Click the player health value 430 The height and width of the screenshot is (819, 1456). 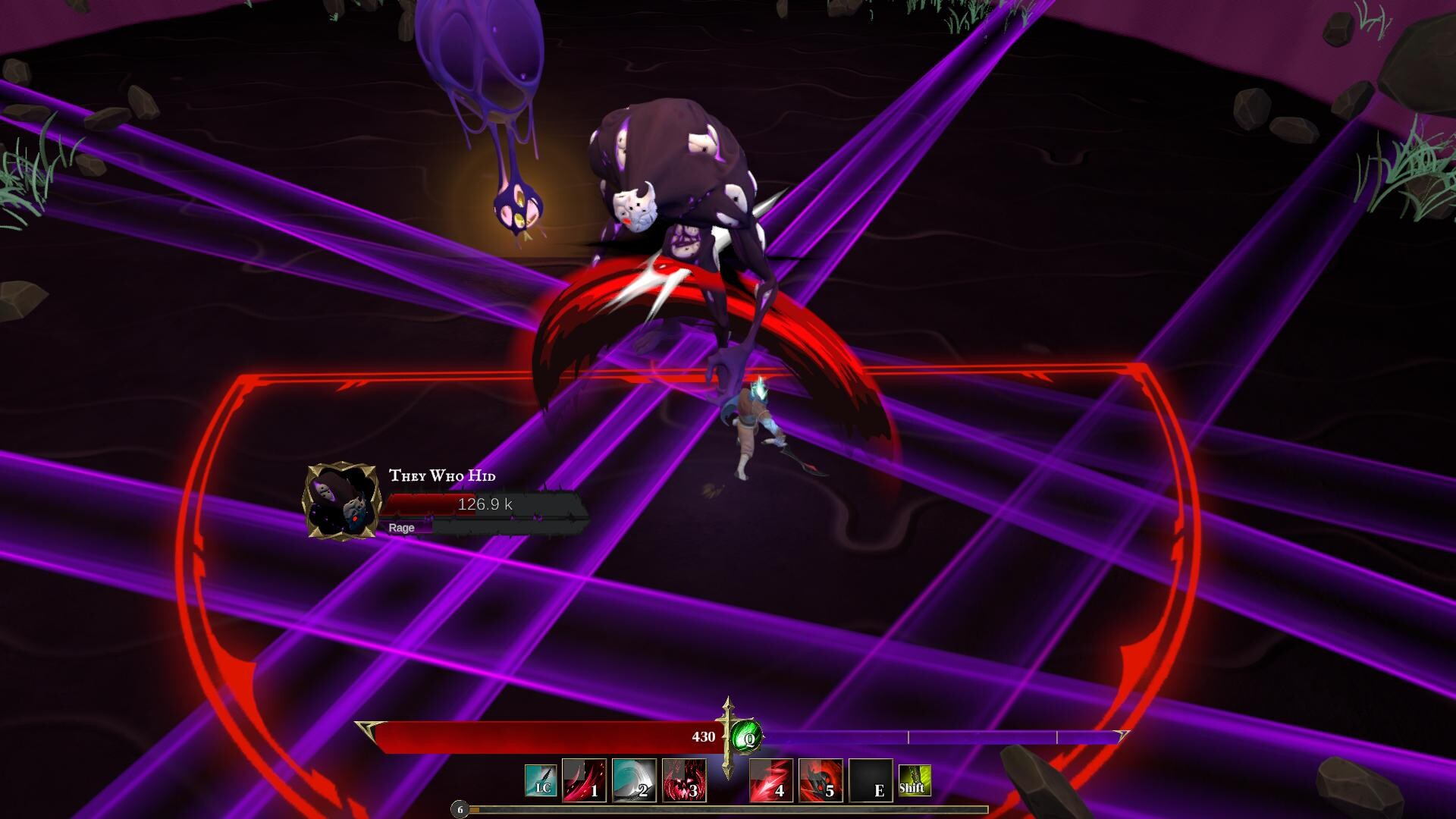pyautogui.click(x=704, y=736)
